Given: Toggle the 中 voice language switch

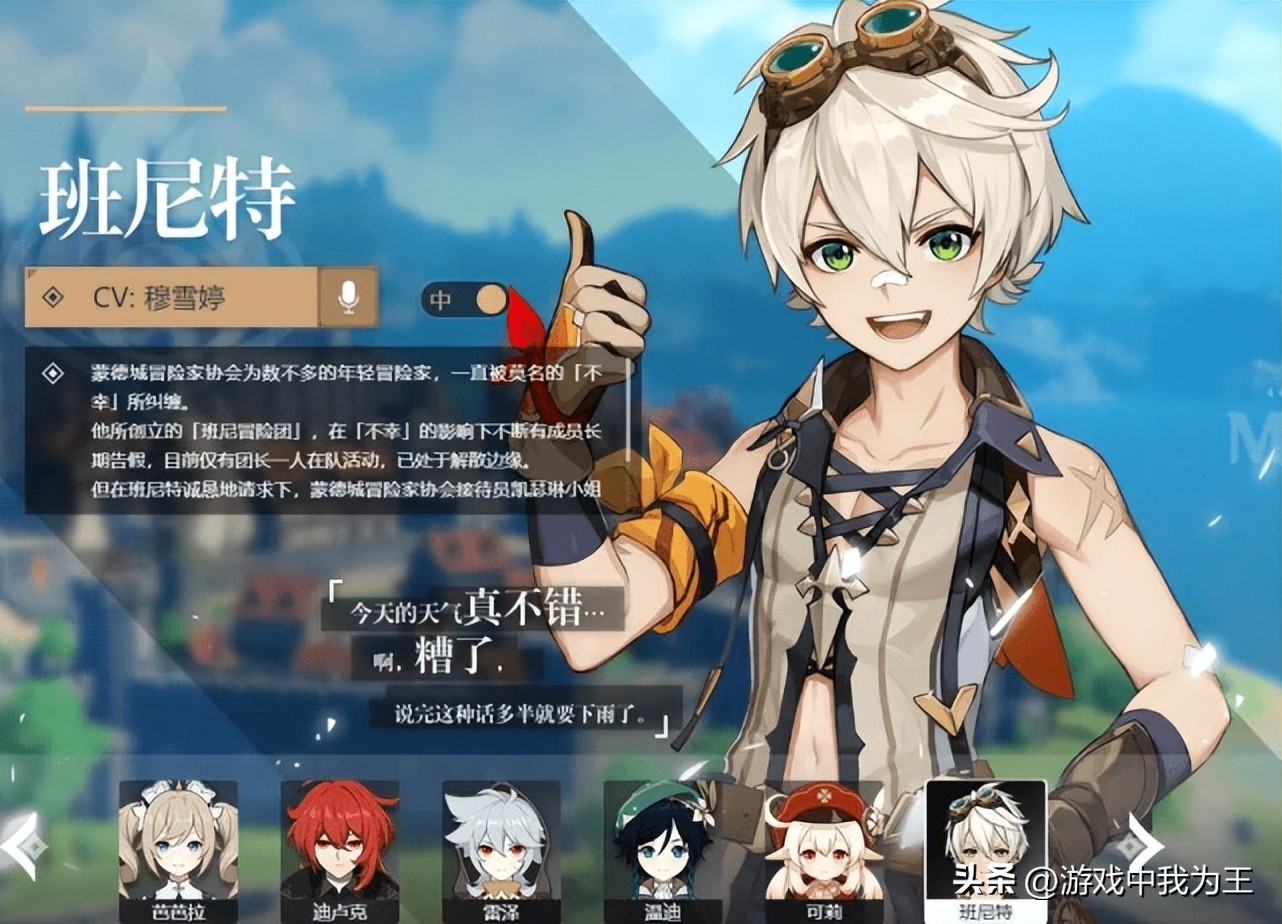Looking at the screenshot, I should tap(465, 299).
